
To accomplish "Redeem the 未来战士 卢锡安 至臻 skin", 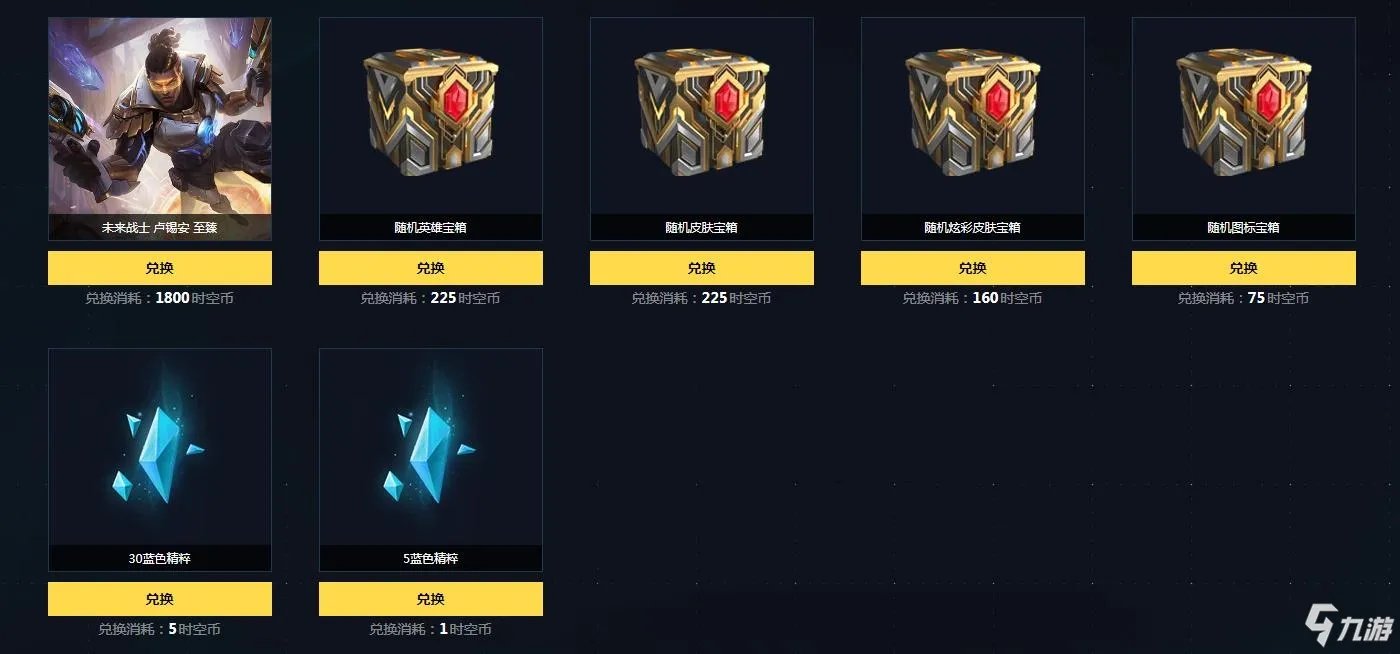I will [160, 268].
